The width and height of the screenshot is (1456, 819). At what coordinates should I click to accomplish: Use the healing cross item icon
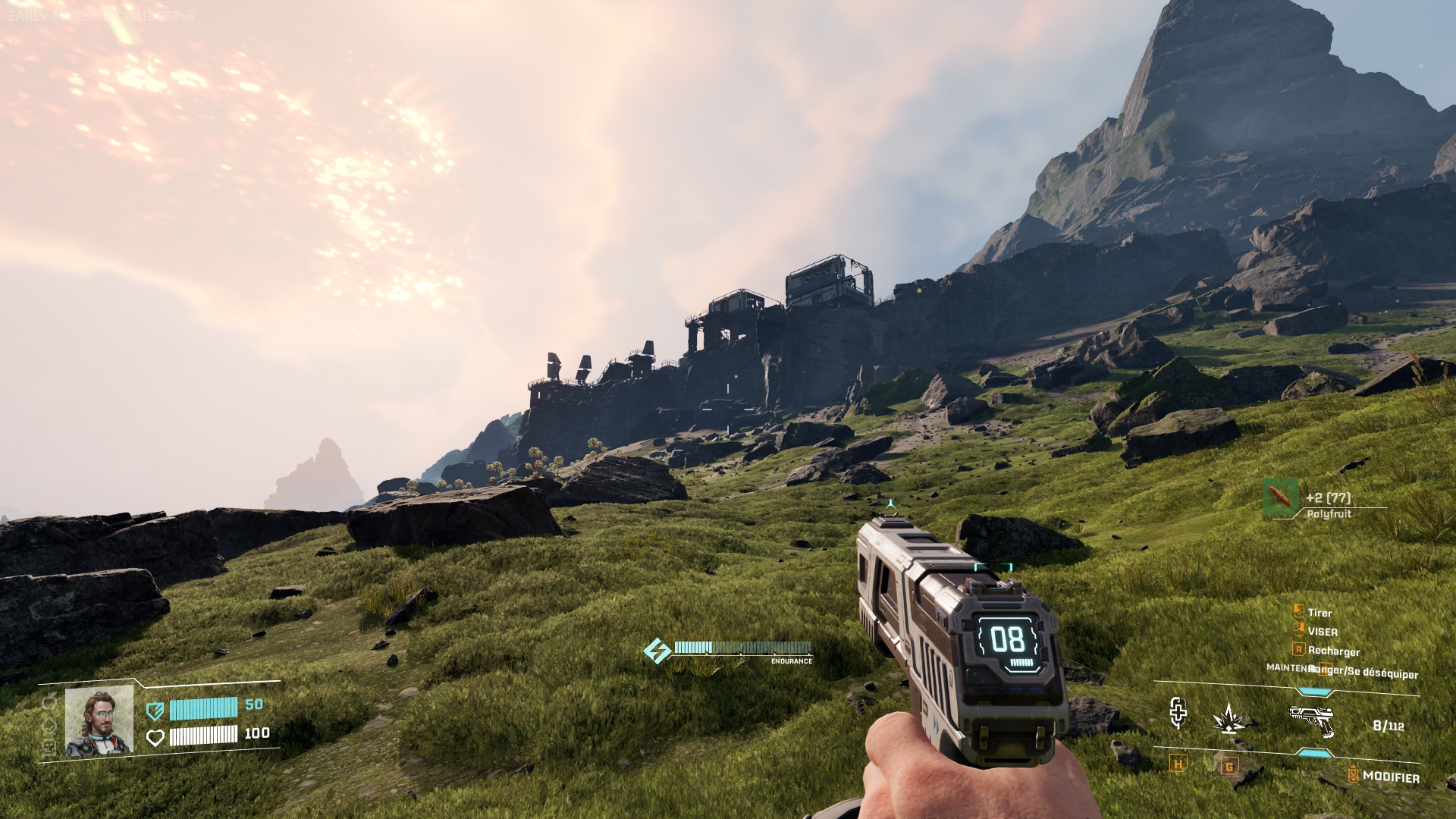[x=1177, y=713]
